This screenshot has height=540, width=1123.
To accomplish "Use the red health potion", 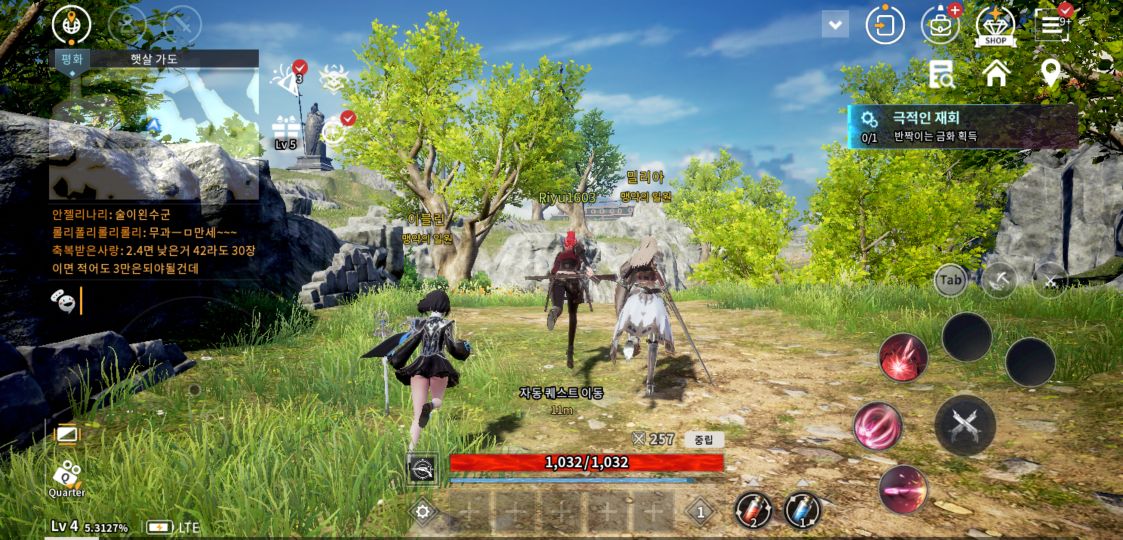I will pos(751,510).
